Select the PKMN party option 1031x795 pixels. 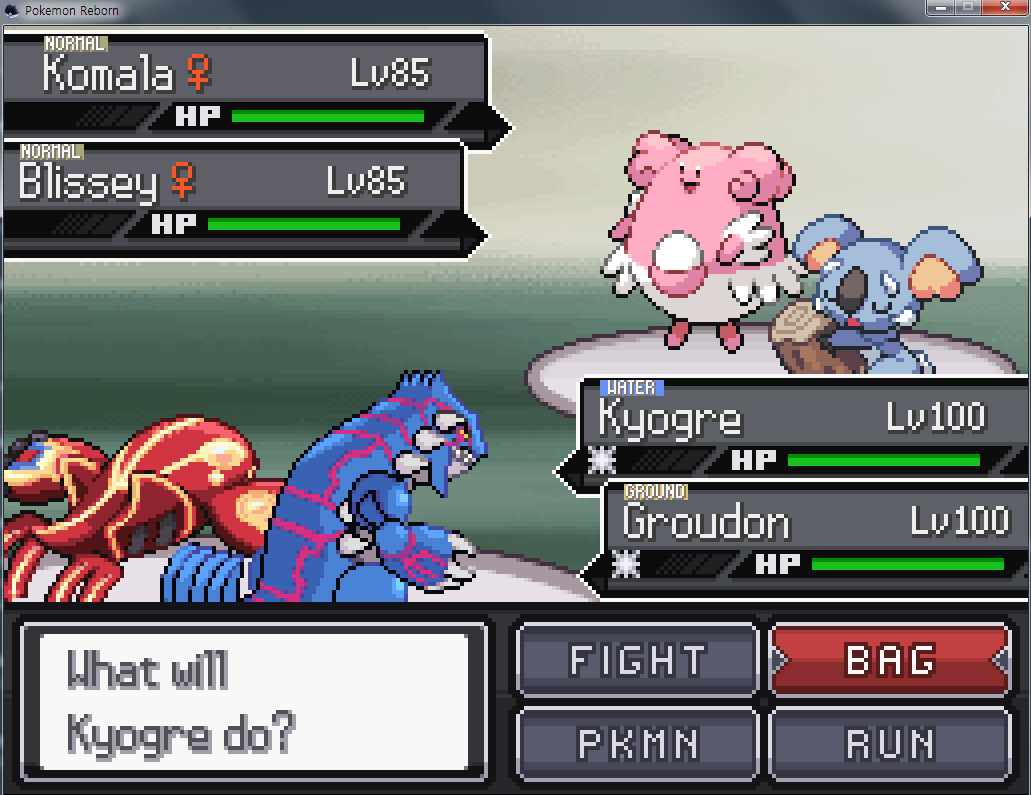[637, 743]
